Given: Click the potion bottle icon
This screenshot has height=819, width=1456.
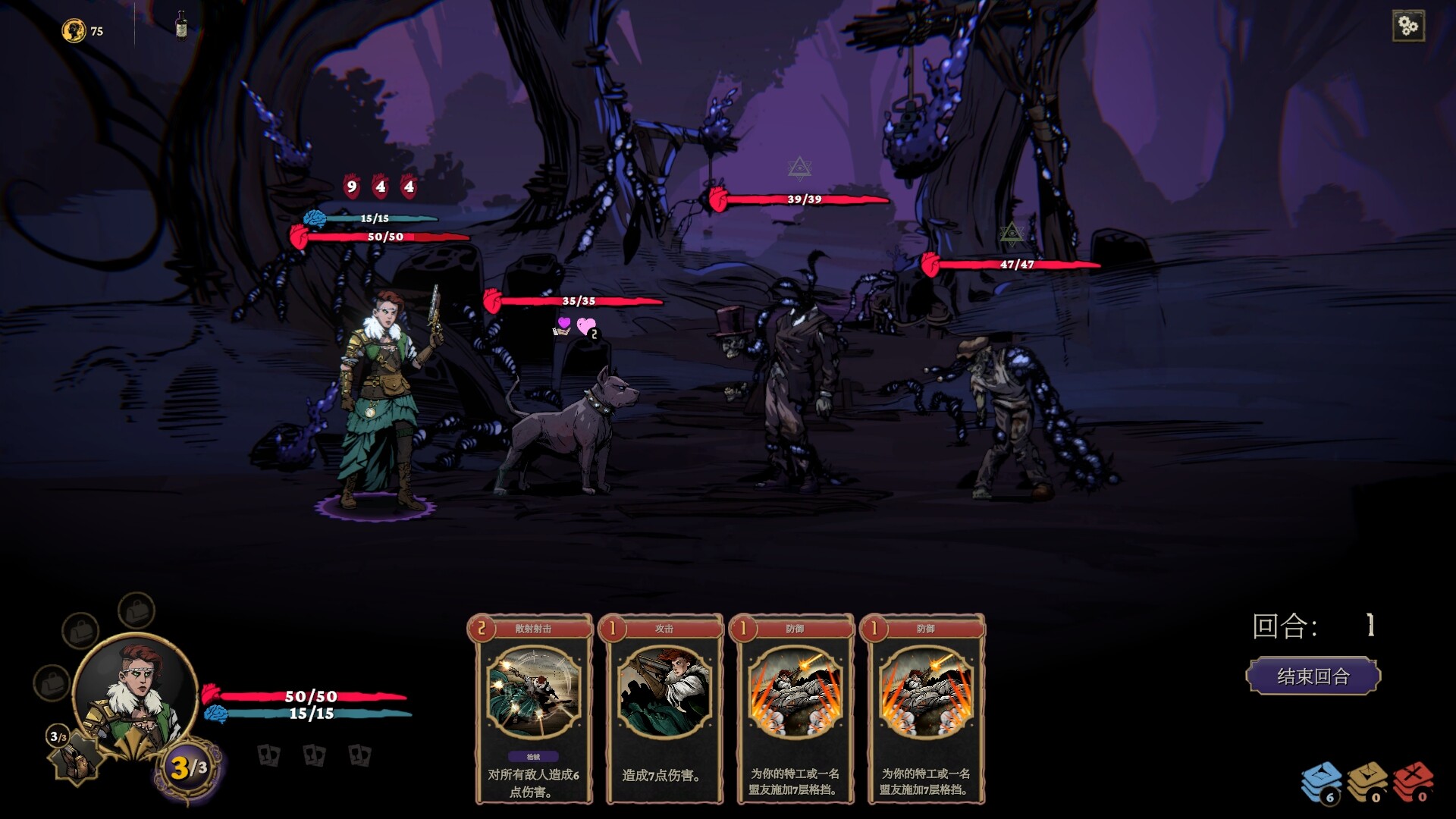Looking at the screenshot, I should (181, 25).
